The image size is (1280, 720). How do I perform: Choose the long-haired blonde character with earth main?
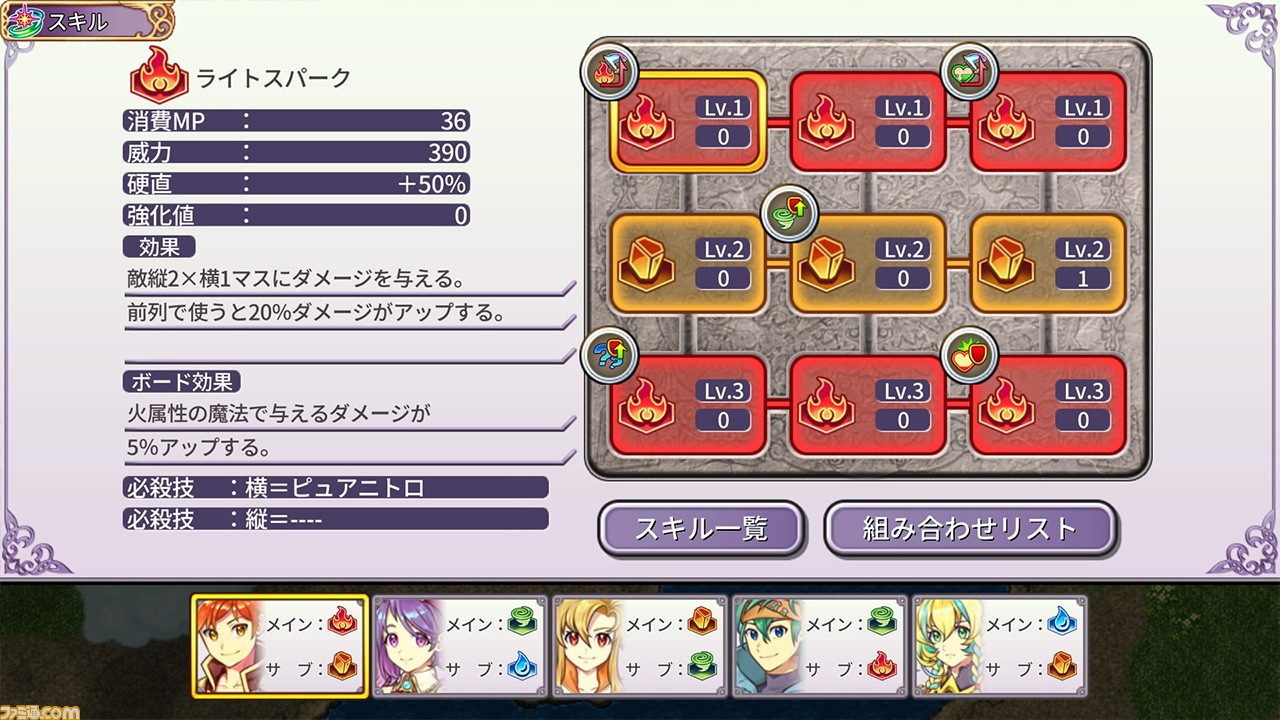[640, 645]
